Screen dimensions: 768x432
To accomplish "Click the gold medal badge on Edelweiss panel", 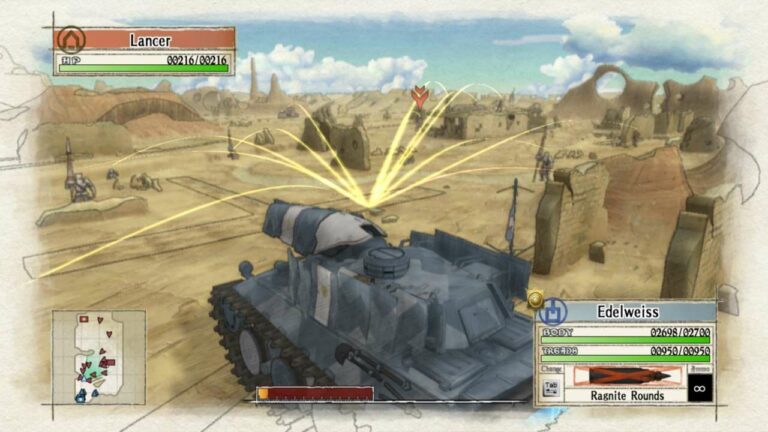I will [535, 297].
